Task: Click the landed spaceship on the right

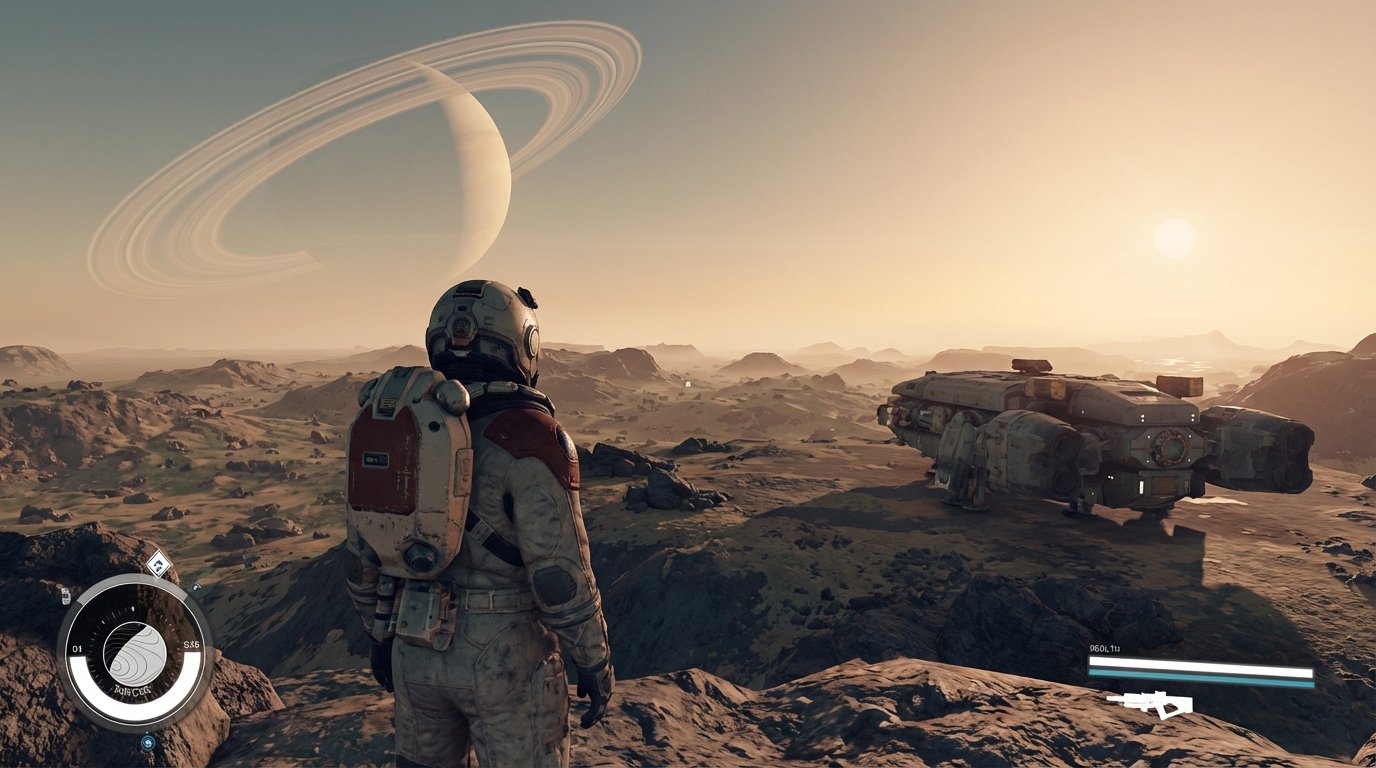Action: (1080, 440)
